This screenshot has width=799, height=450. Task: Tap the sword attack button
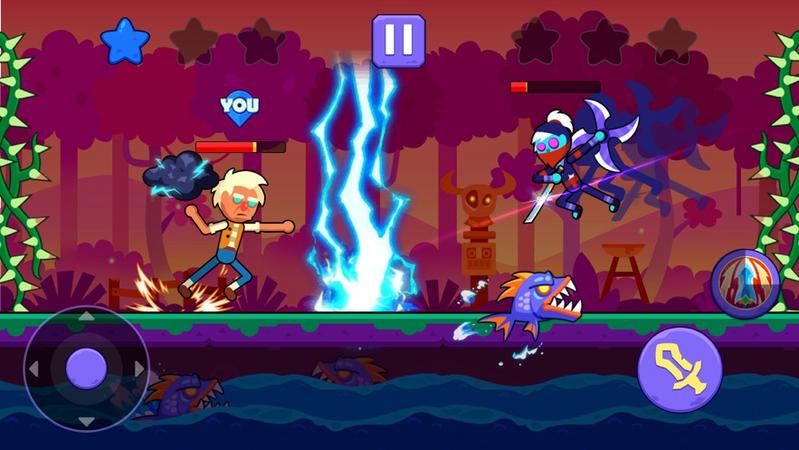(x=680, y=369)
